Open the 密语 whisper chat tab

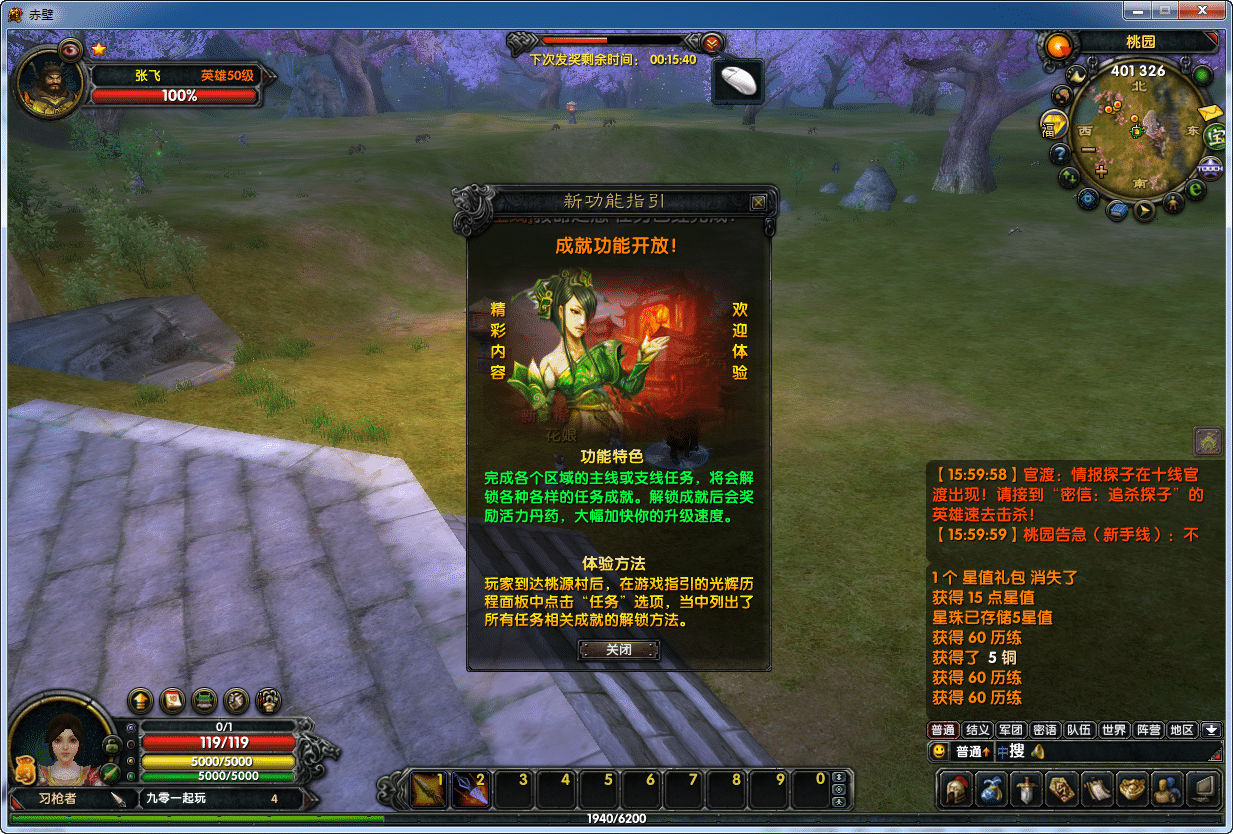pyautogui.click(x=1045, y=730)
